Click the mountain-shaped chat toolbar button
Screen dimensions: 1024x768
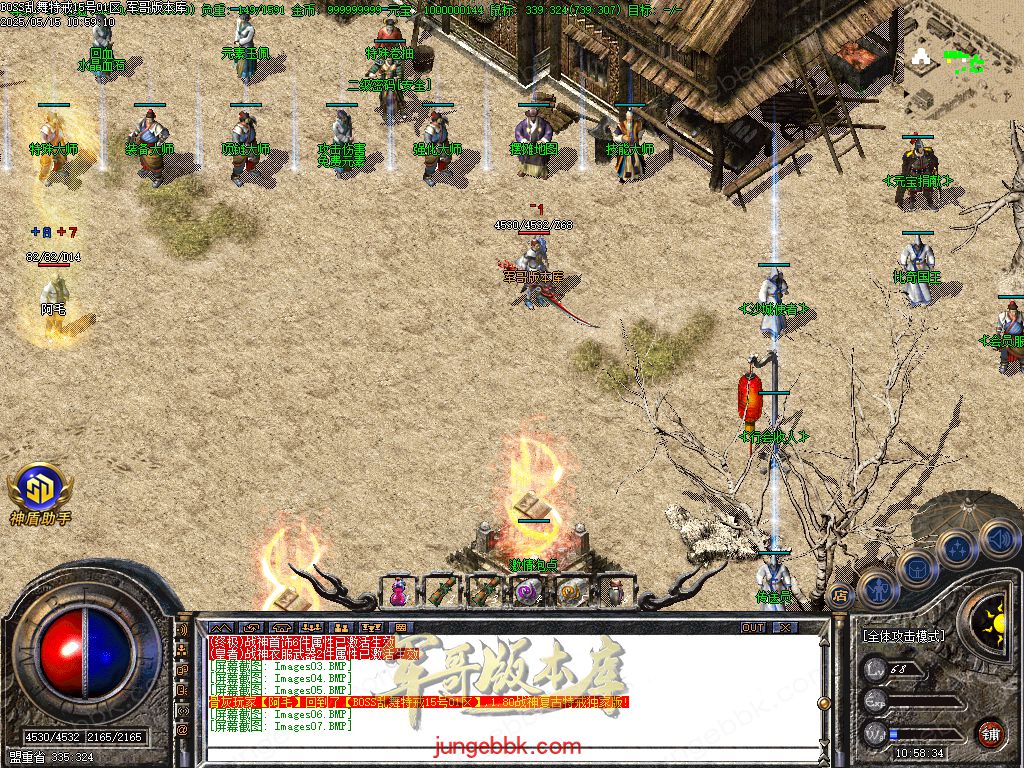point(220,627)
